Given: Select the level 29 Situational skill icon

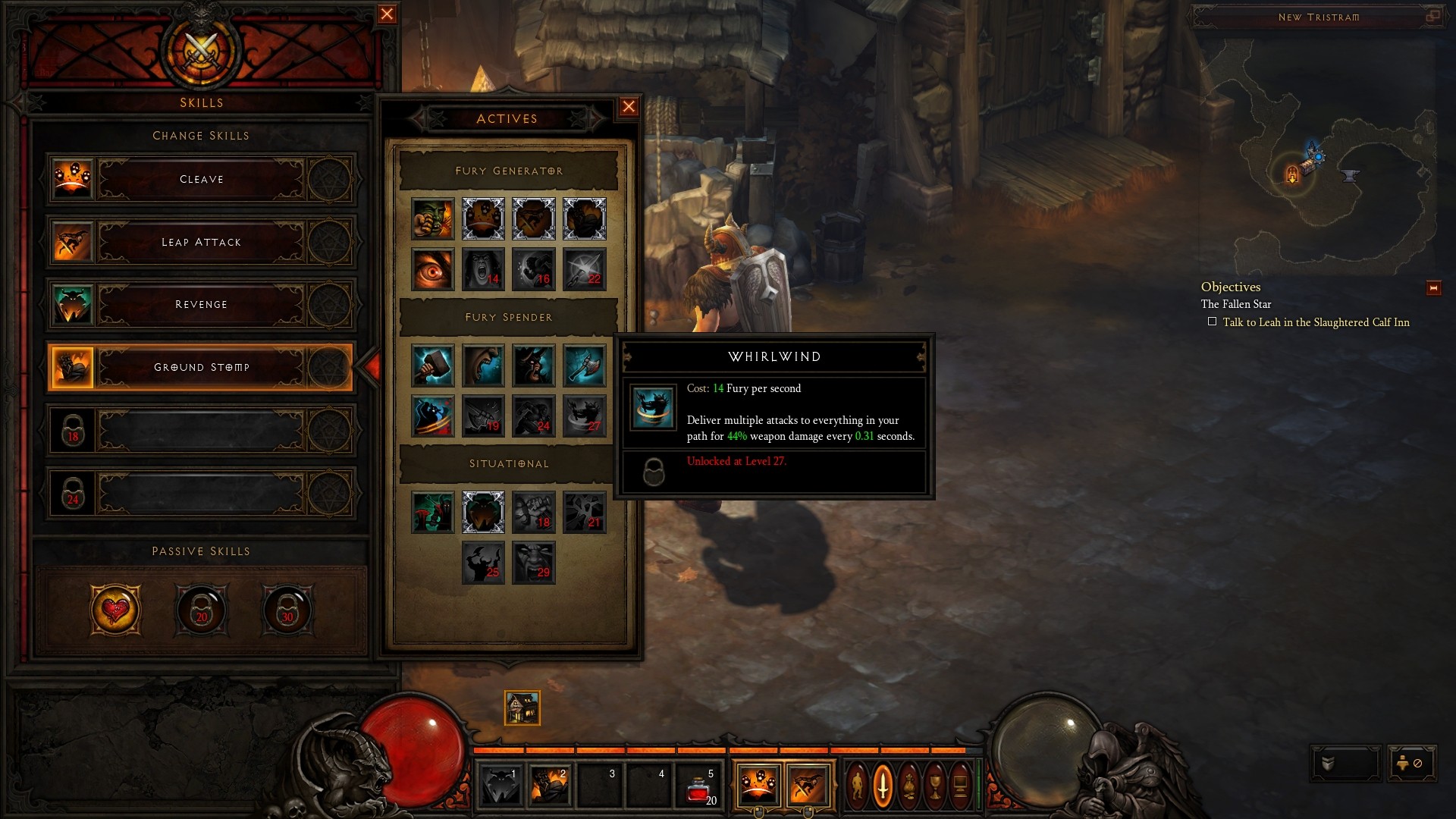Looking at the screenshot, I should (534, 563).
